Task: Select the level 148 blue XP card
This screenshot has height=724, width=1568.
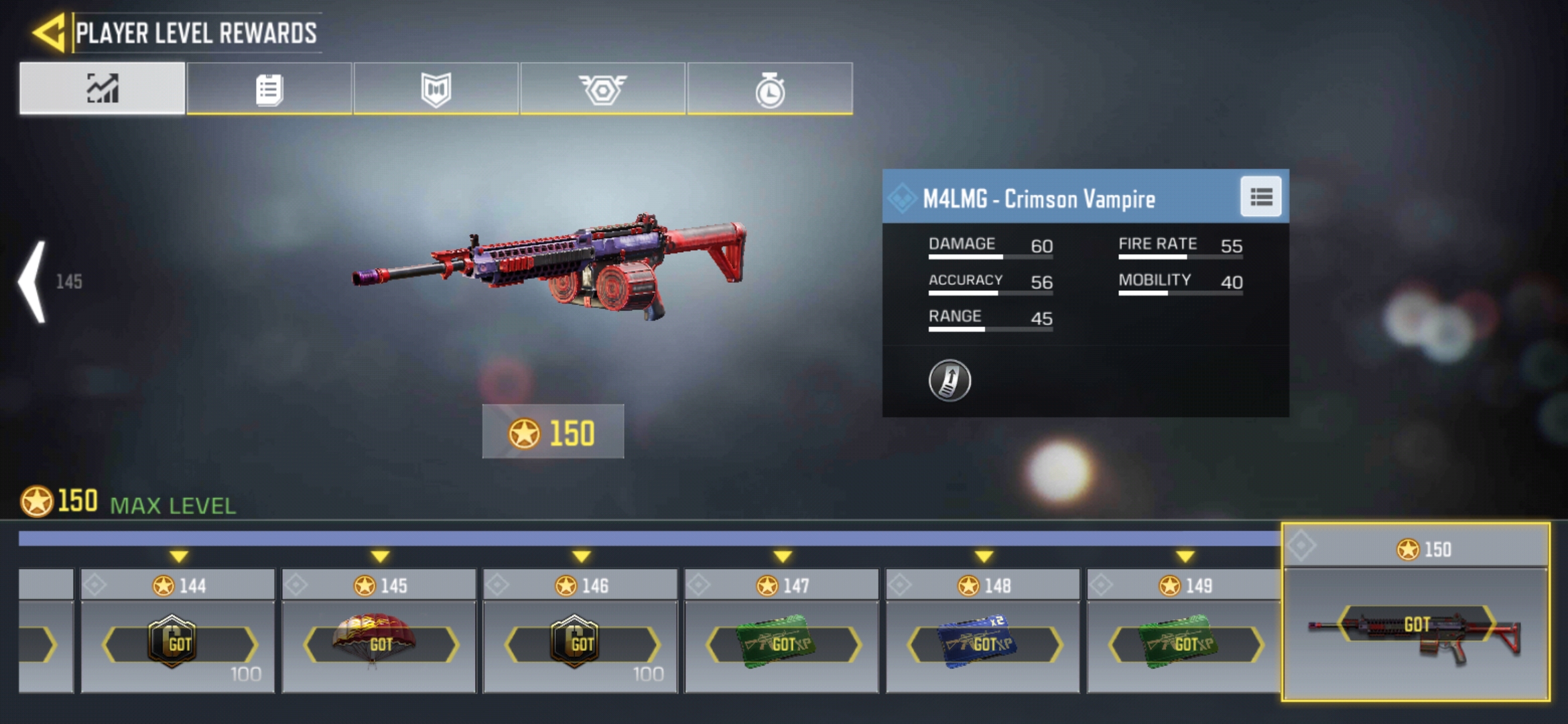Action: coord(982,644)
